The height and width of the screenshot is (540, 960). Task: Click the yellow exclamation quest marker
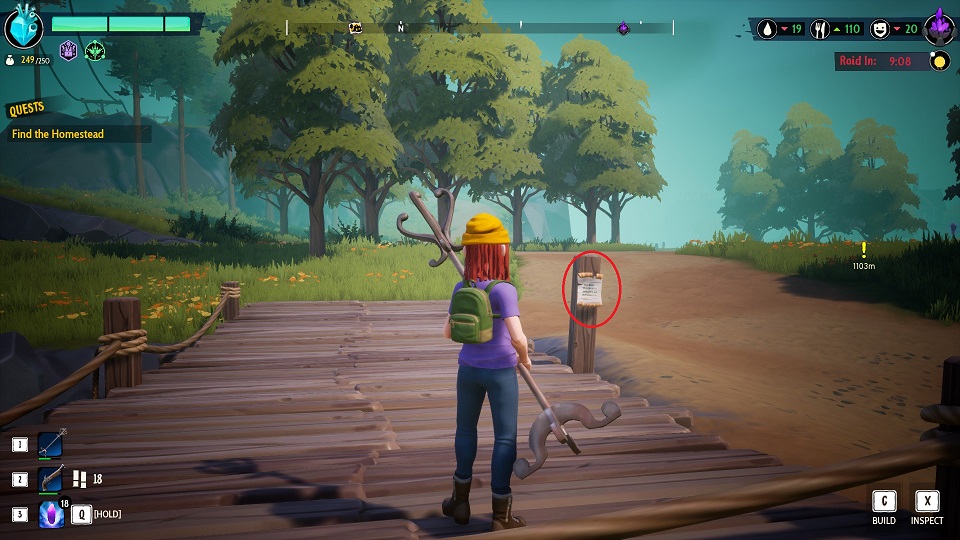pyautogui.click(x=863, y=250)
